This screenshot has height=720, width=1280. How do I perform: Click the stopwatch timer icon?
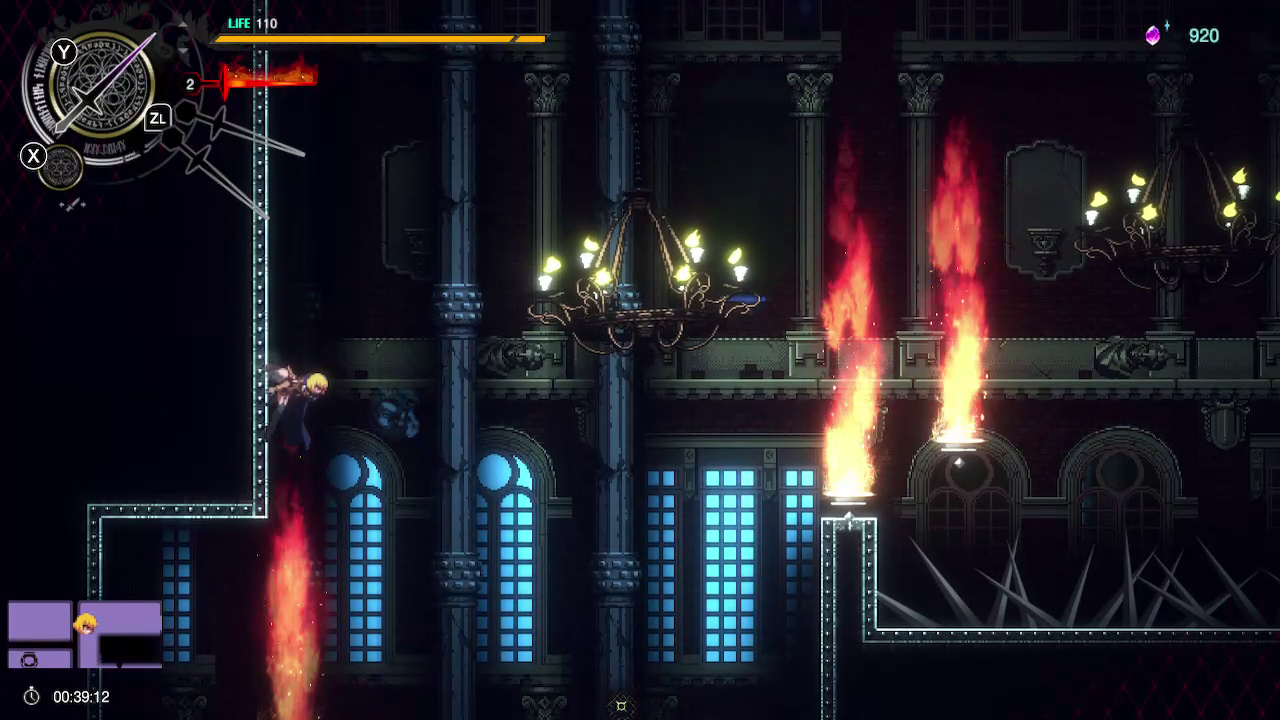(x=31, y=696)
